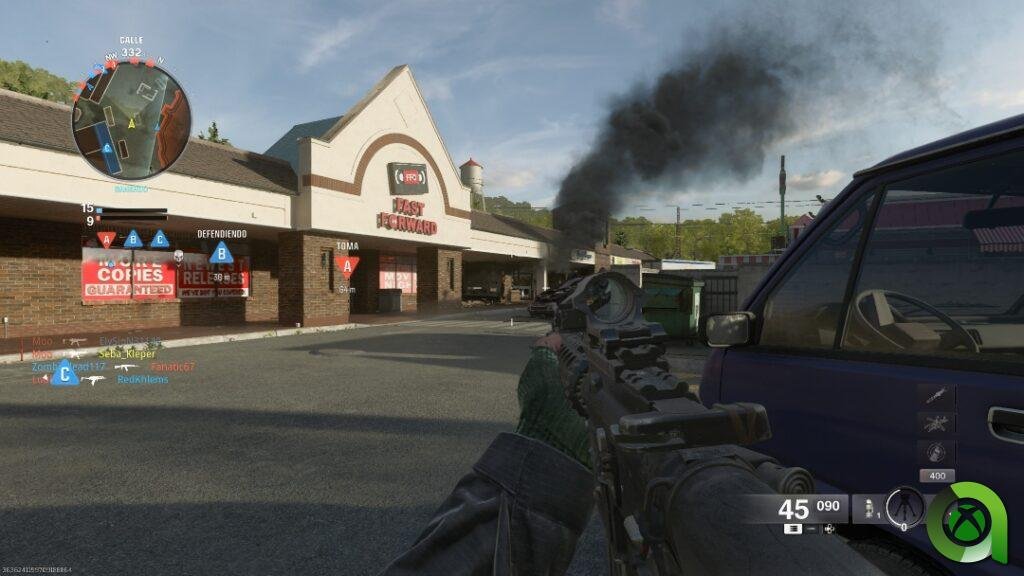1024x576 pixels.
Task: Choose the circular radar scorestreak icon
Action: point(936,451)
